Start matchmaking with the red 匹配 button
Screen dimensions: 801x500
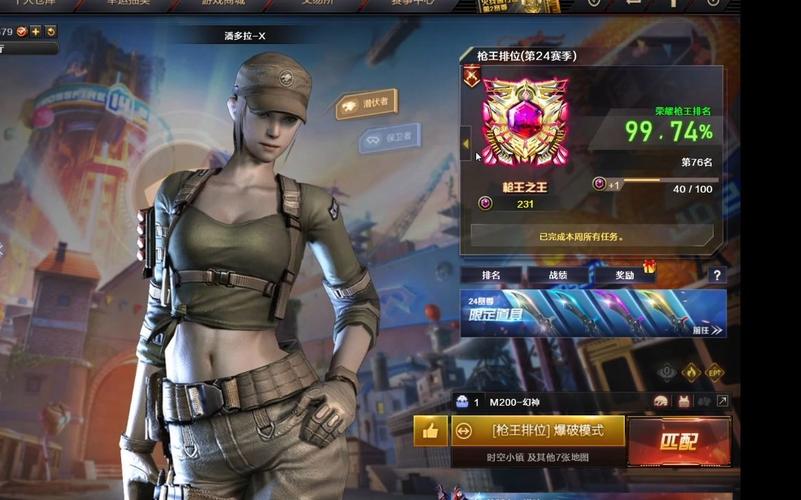679,440
